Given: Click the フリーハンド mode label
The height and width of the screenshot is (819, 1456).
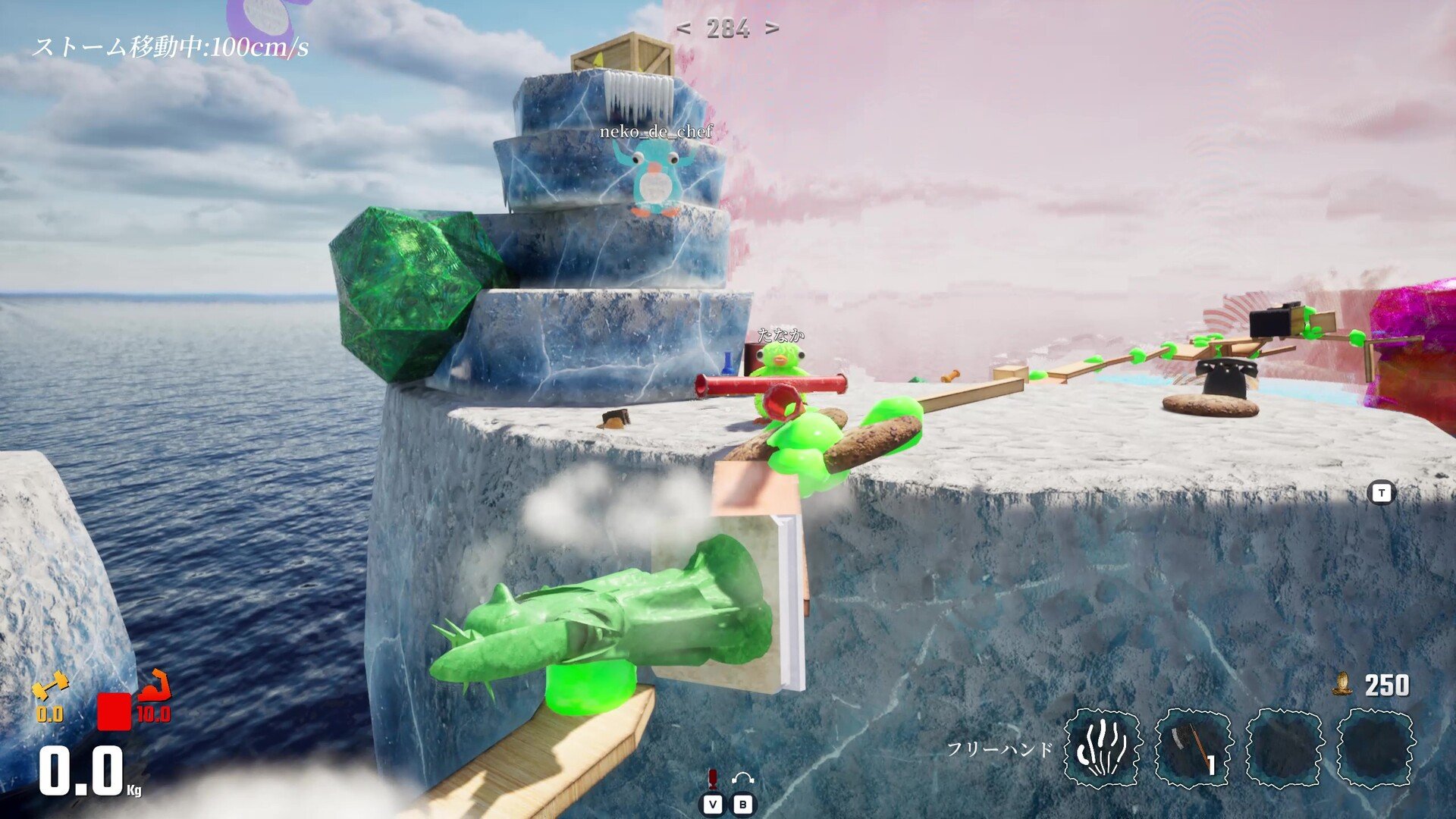Looking at the screenshot, I should (1001, 748).
